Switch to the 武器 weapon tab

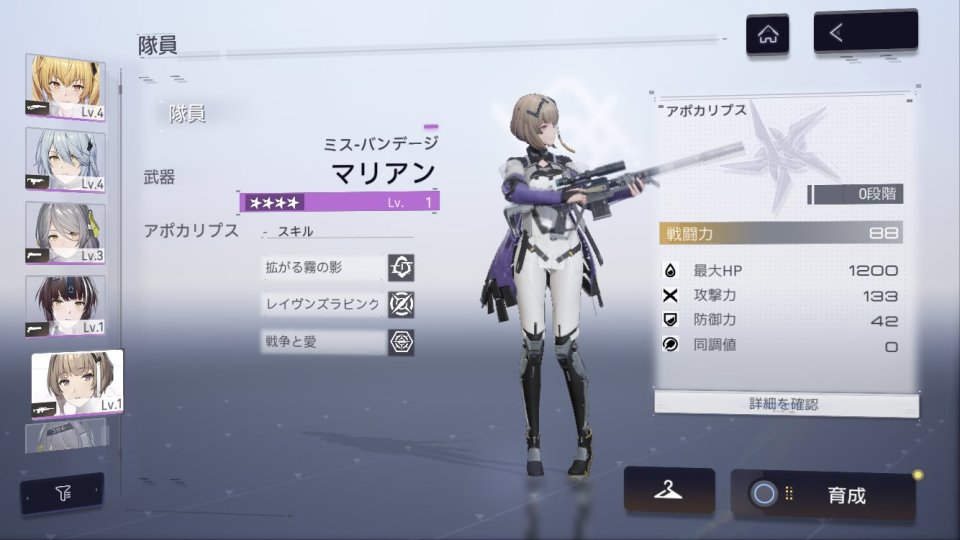coord(159,177)
